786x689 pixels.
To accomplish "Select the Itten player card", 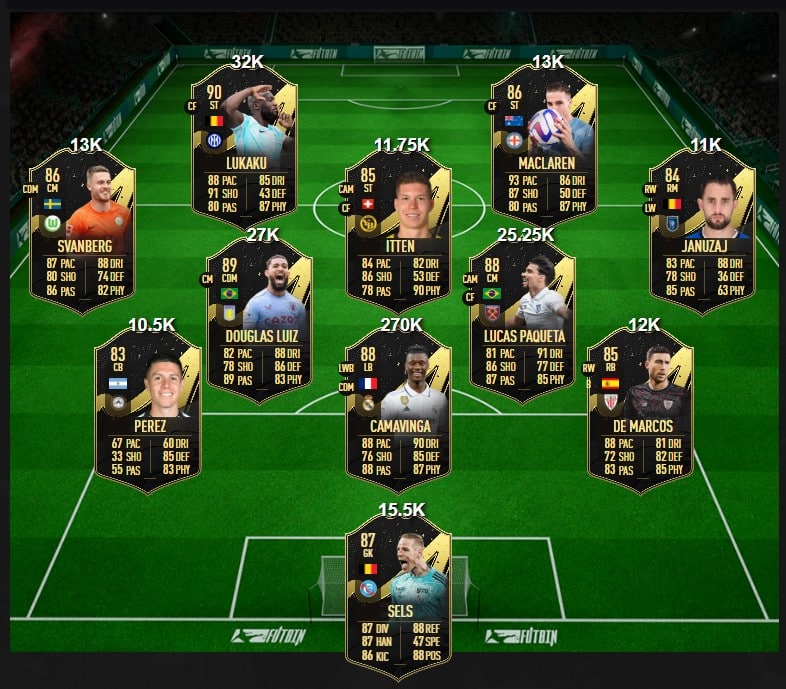I will pos(398,230).
